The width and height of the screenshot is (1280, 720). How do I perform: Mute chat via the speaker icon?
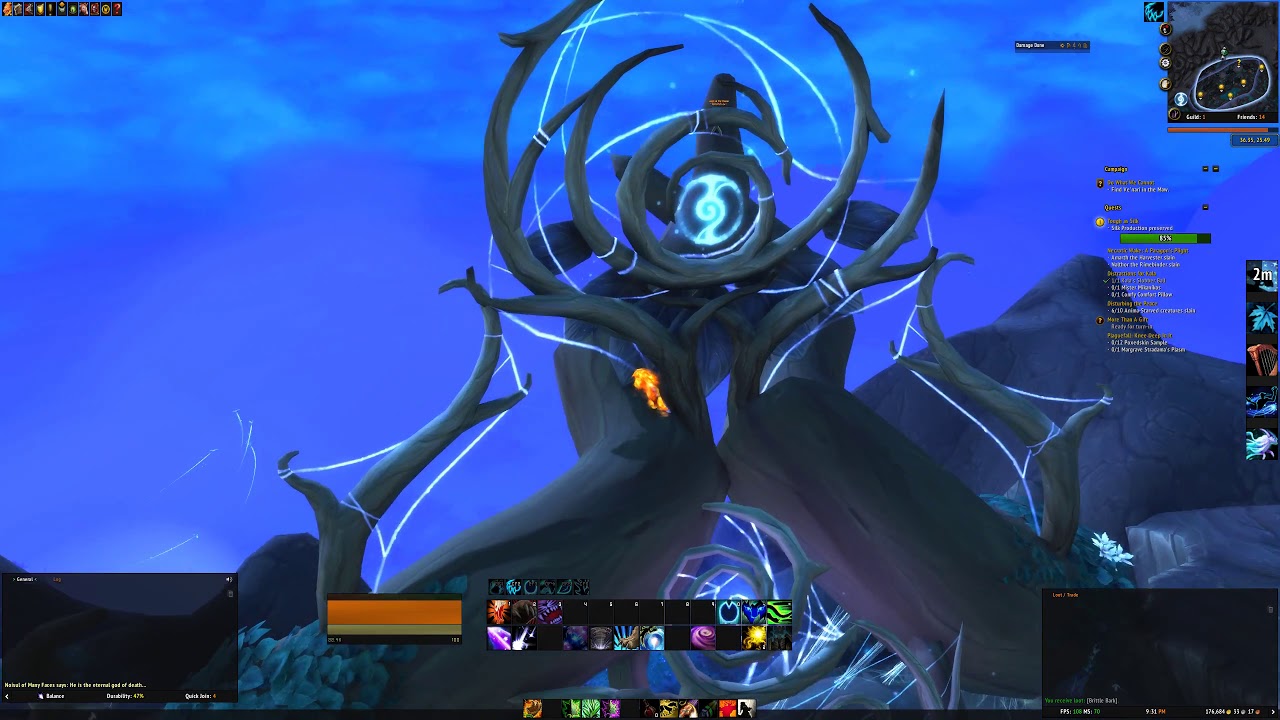point(229,579)
